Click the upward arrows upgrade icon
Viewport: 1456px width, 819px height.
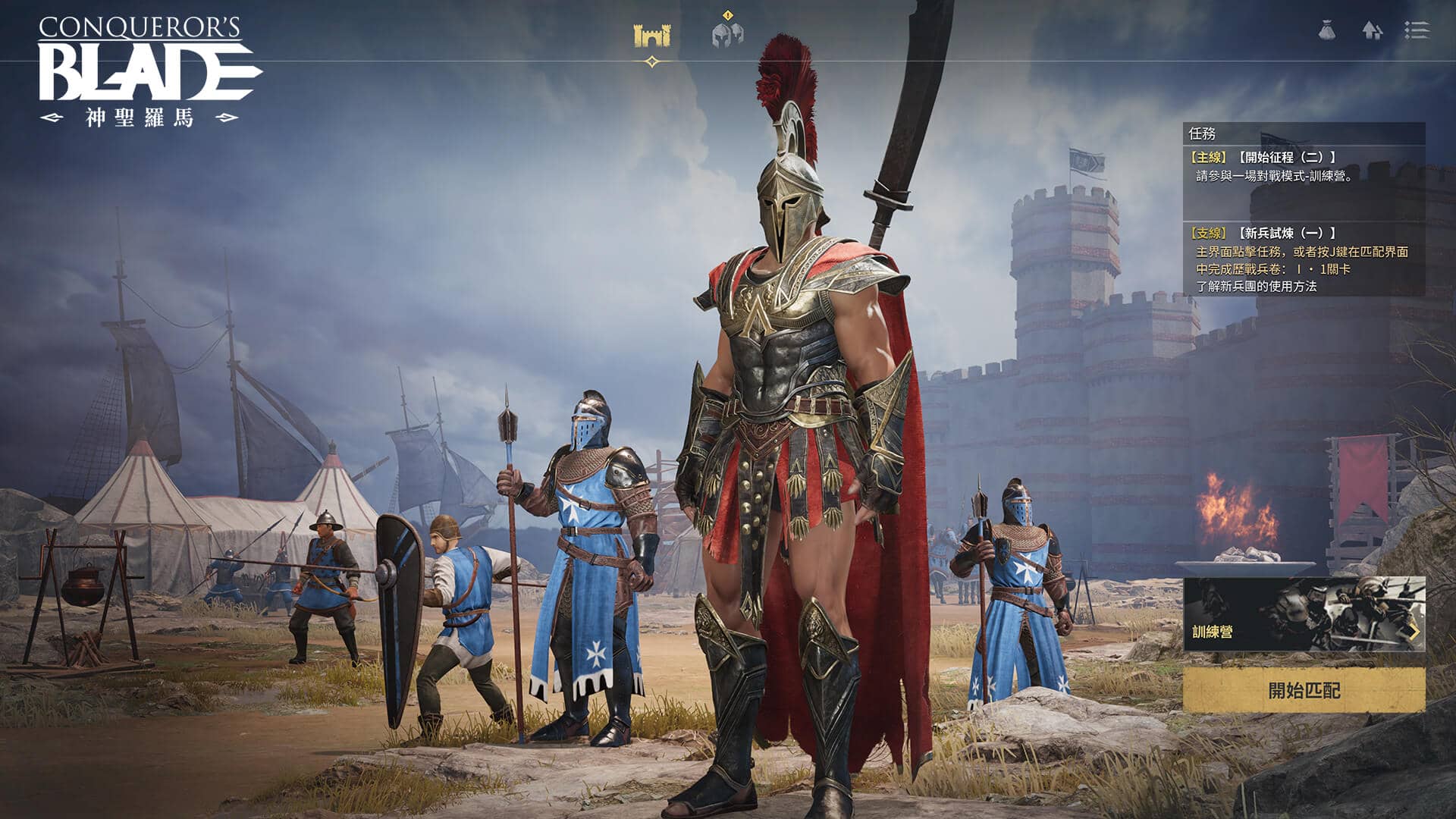tap(1372, 30)
